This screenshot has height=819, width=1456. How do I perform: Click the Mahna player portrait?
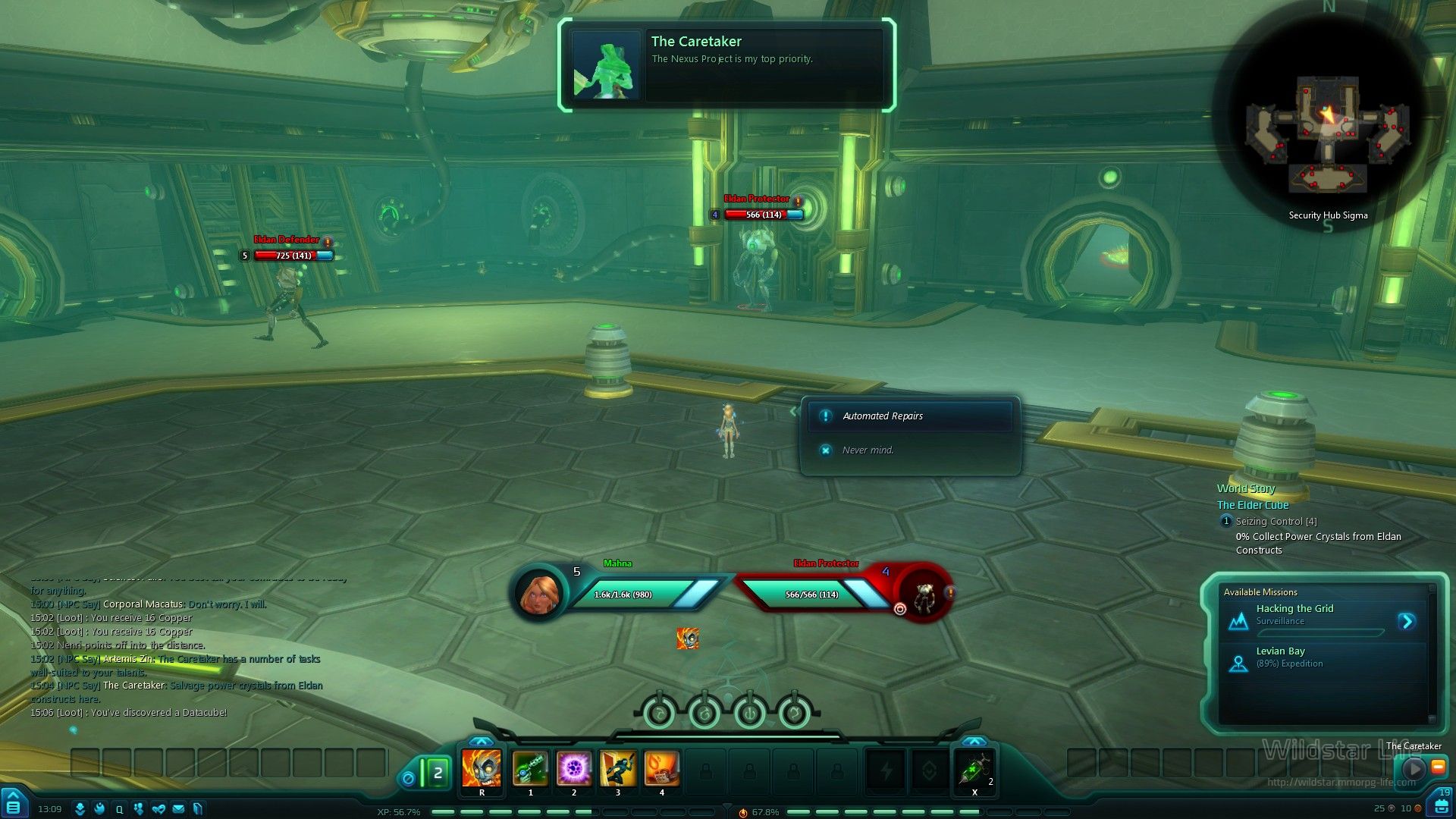[540, 595]
